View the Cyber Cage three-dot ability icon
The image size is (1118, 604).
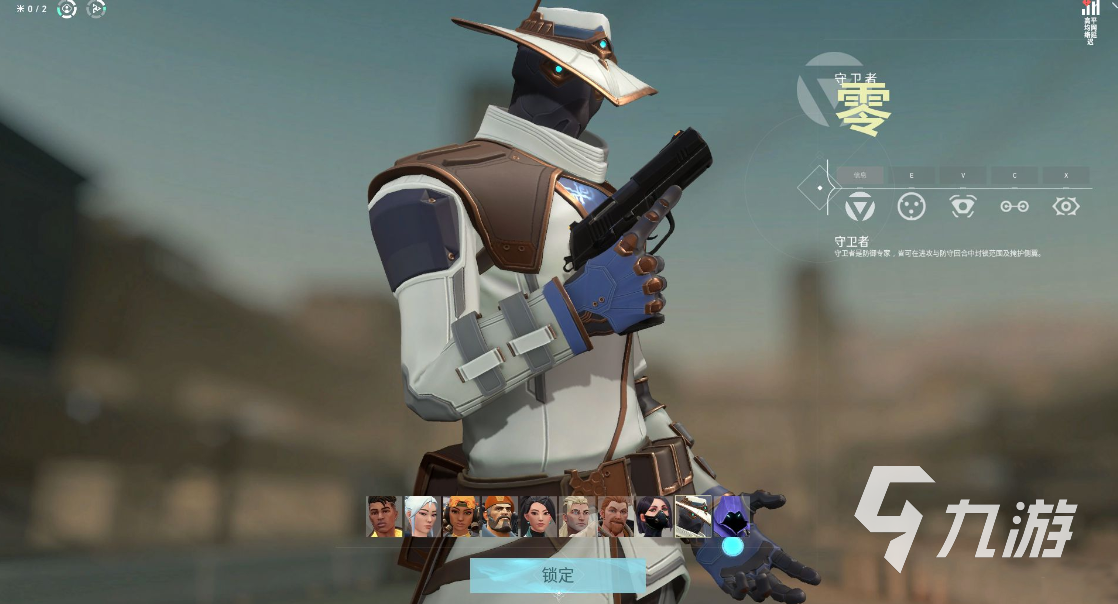click(x=910, y=206)
